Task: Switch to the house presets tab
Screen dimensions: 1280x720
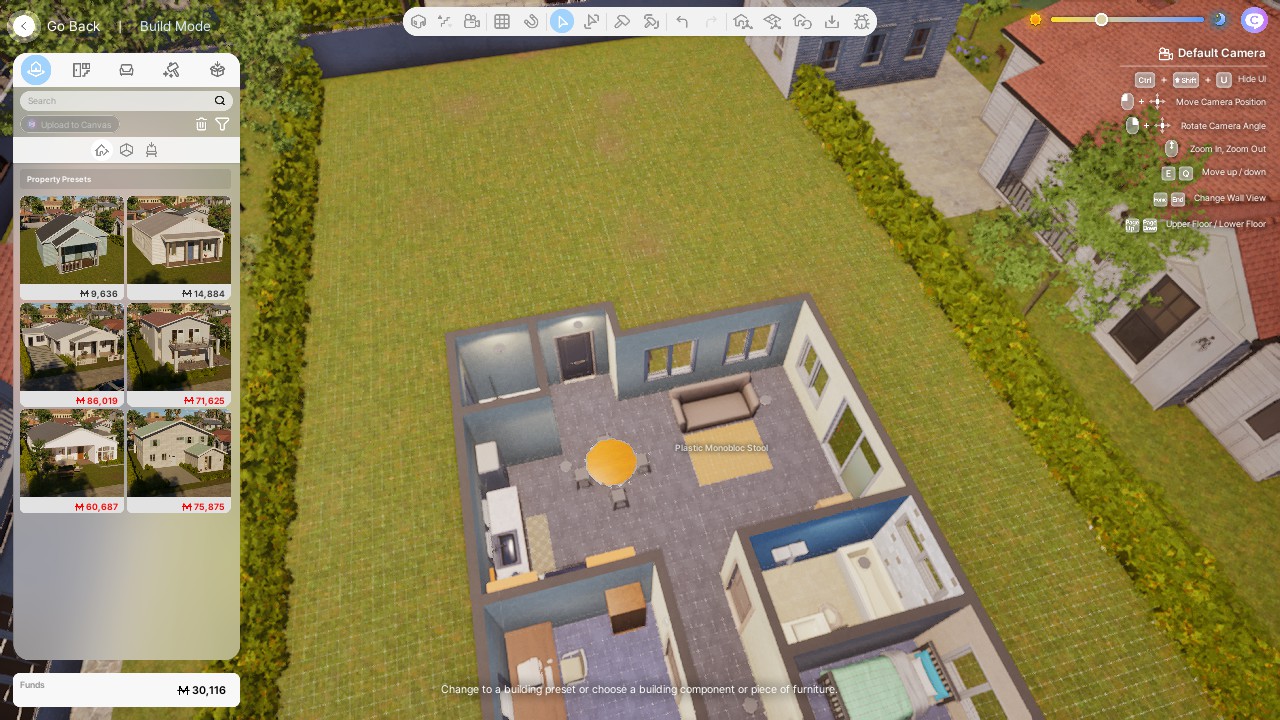Action: 101,150
